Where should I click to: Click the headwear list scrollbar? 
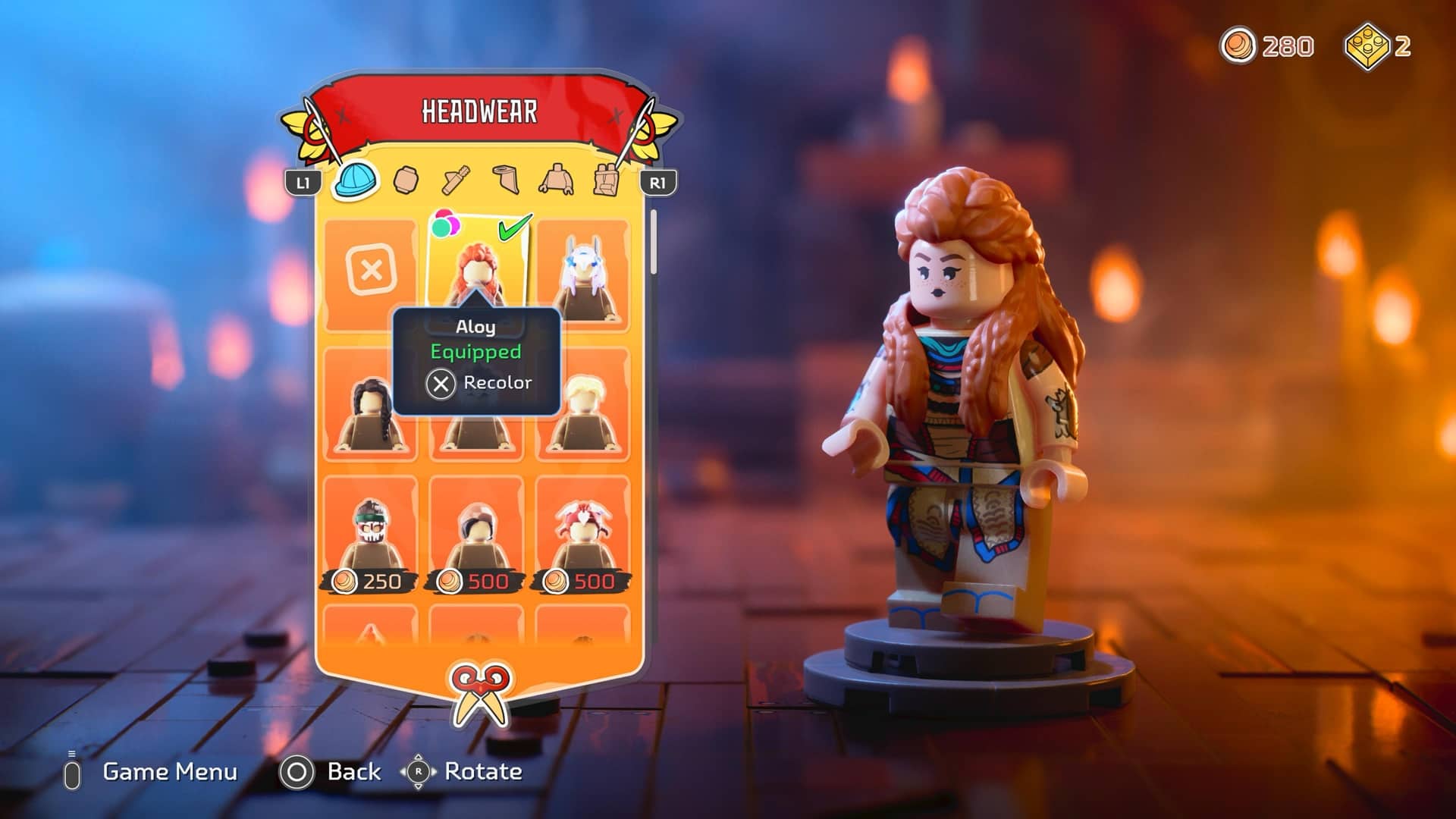click(654, 243)
